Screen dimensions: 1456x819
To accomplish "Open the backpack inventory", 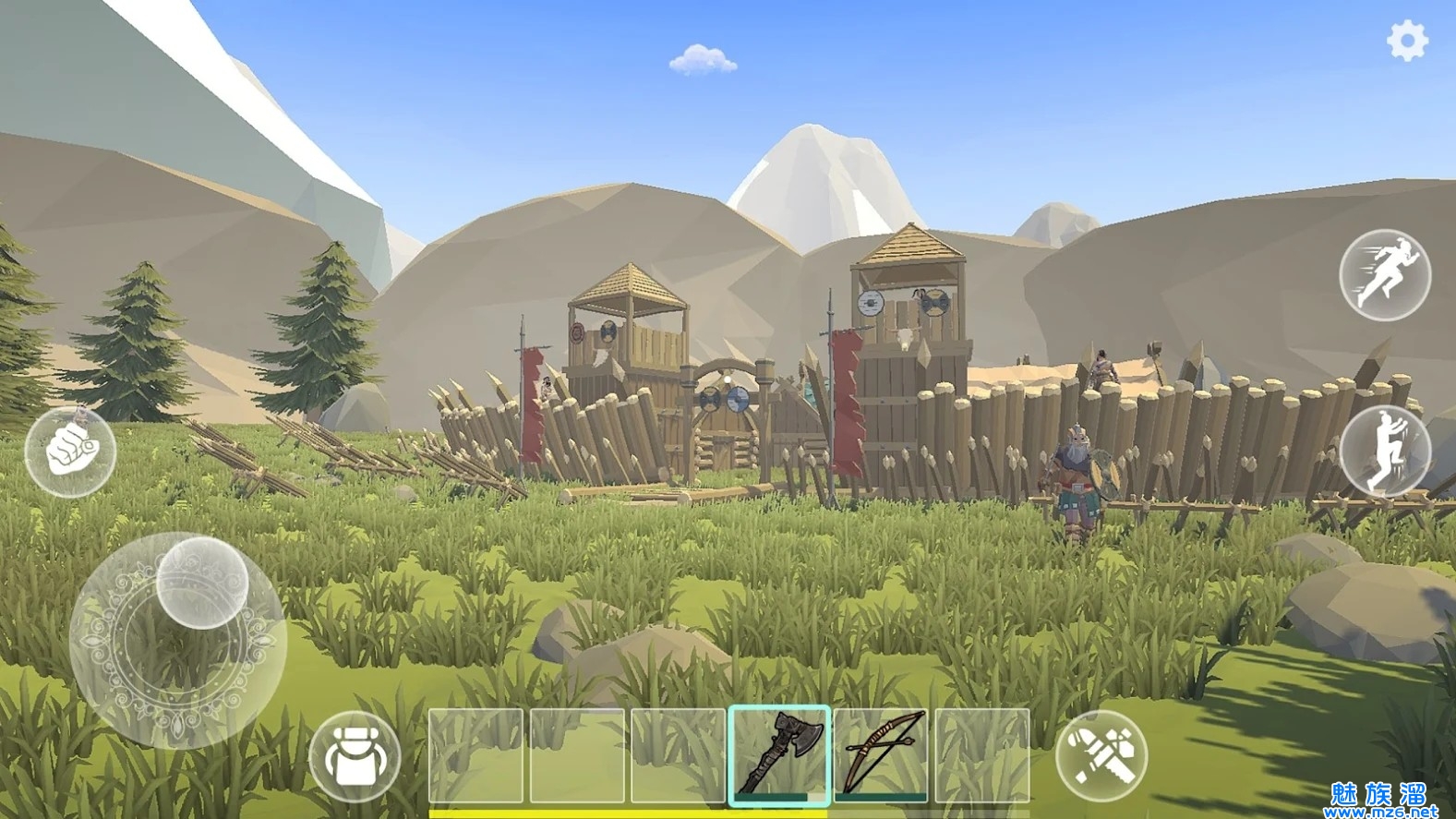I will coord(355,756).
